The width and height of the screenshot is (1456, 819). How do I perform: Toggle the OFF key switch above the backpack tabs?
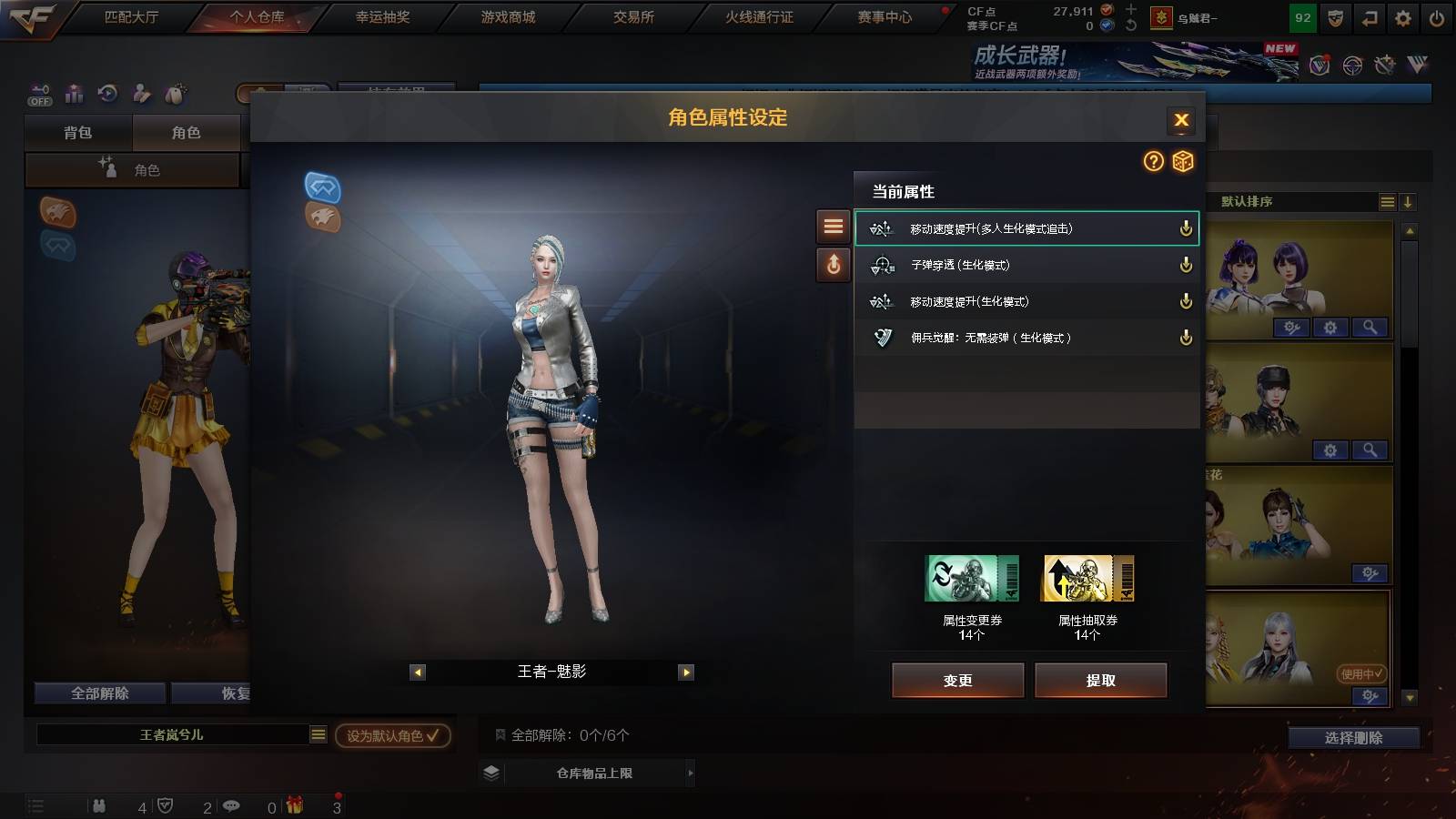39,95
